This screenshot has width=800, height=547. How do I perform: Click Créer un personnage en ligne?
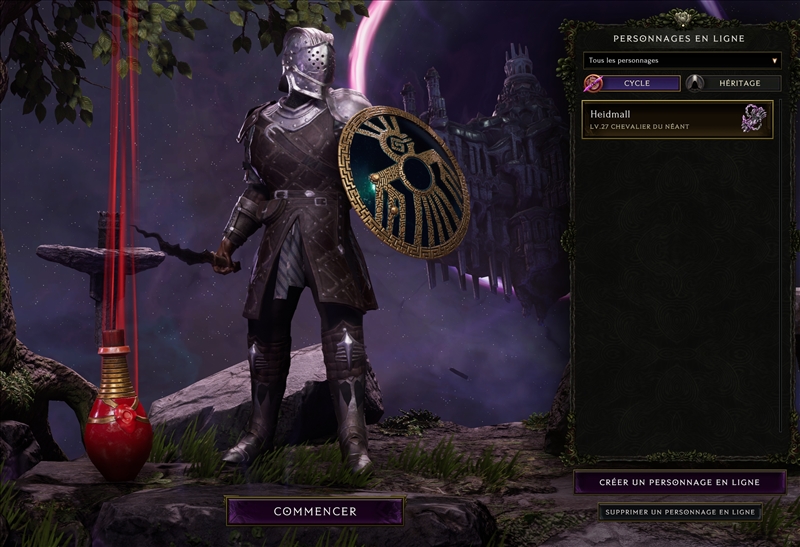tap(679, 482)
